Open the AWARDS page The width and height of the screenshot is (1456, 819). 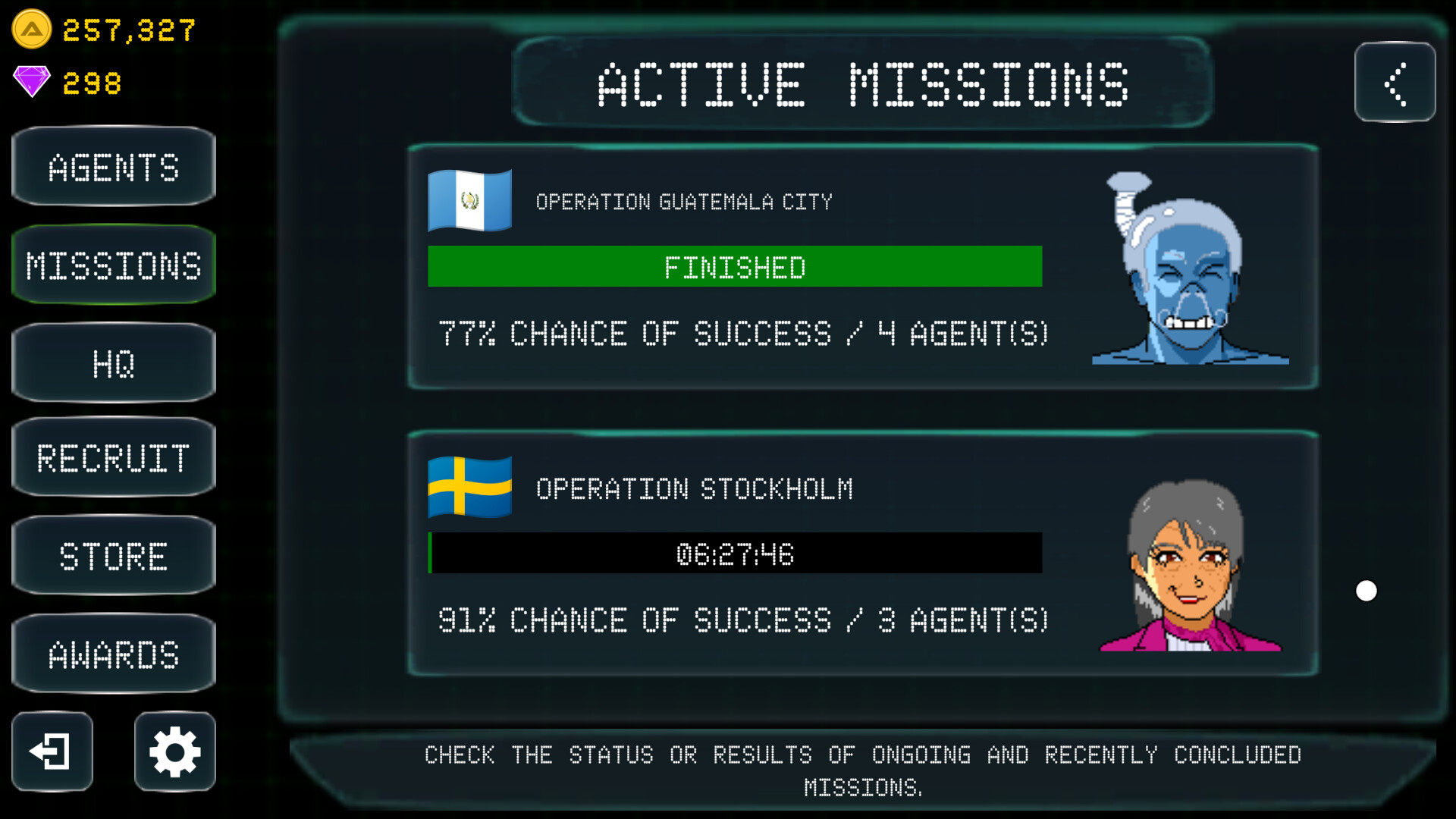point(112,654)
